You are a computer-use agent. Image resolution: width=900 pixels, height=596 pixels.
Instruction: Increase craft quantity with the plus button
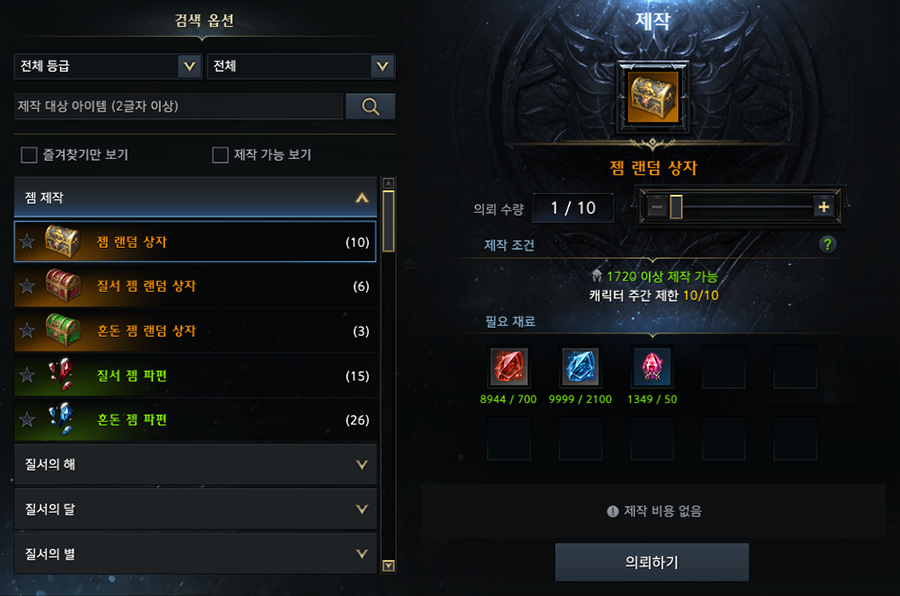824,207
